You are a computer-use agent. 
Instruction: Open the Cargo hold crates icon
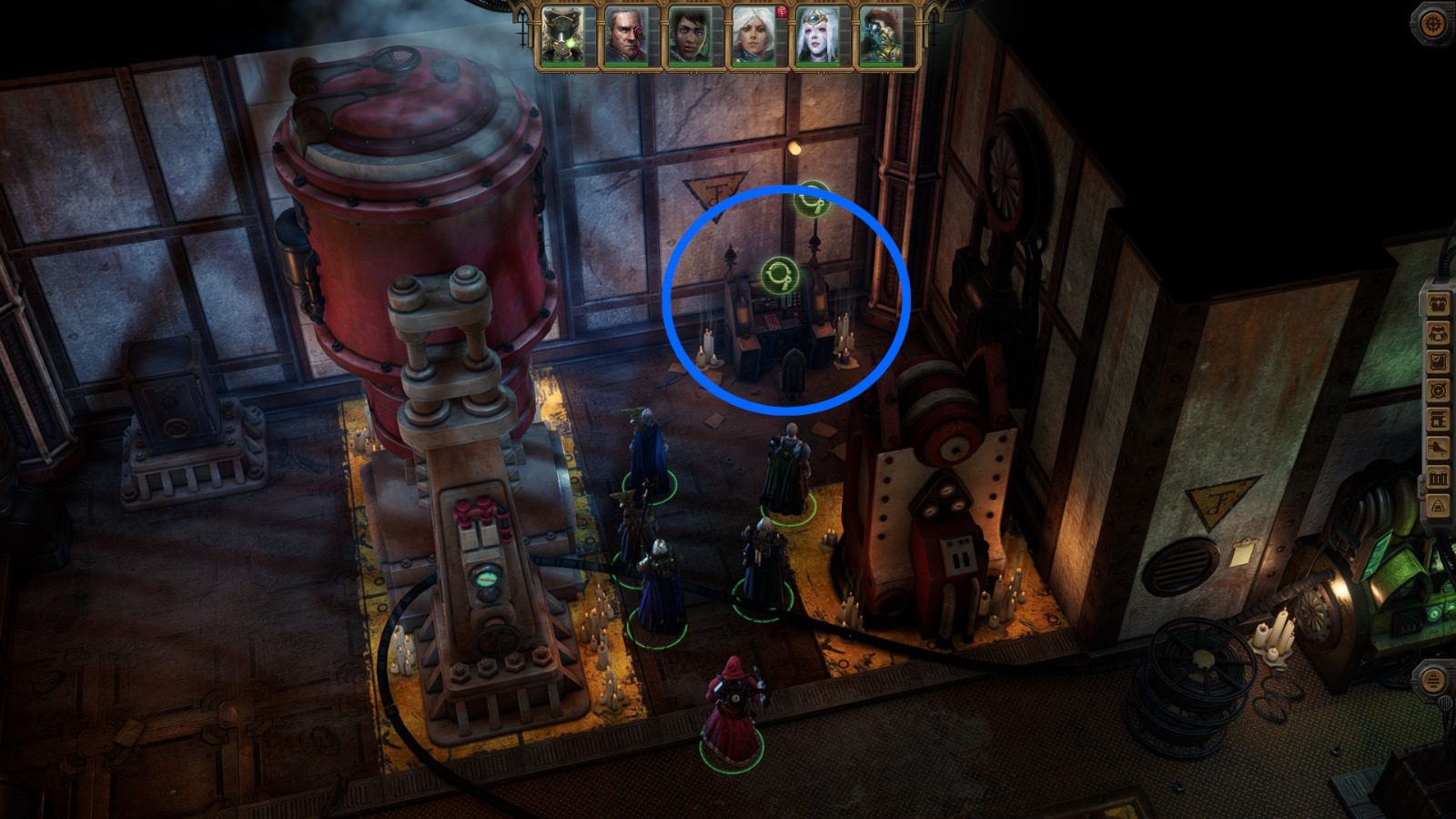(1438, 474)
